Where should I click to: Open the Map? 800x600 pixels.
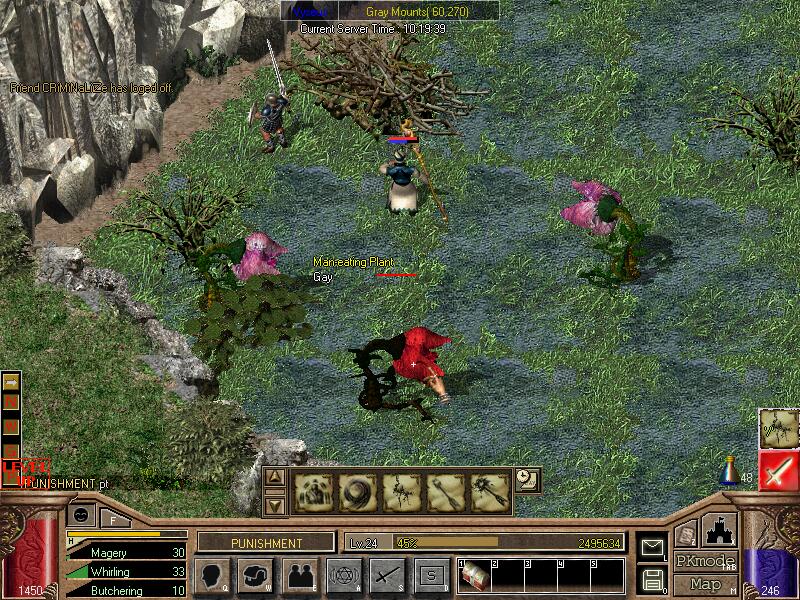point(704,584)
